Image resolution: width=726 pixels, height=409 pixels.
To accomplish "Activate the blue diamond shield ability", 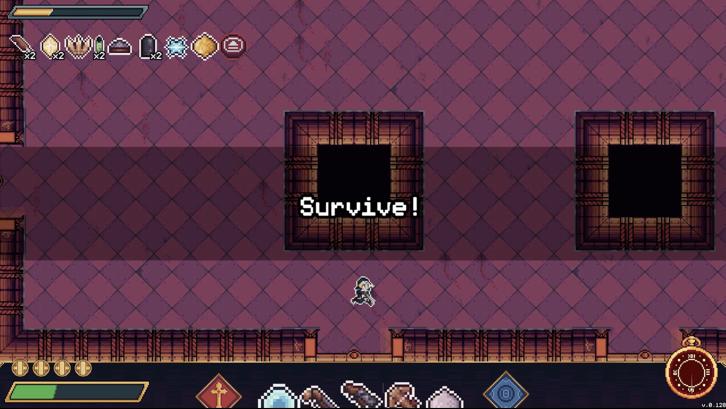I will click(505, 391).
